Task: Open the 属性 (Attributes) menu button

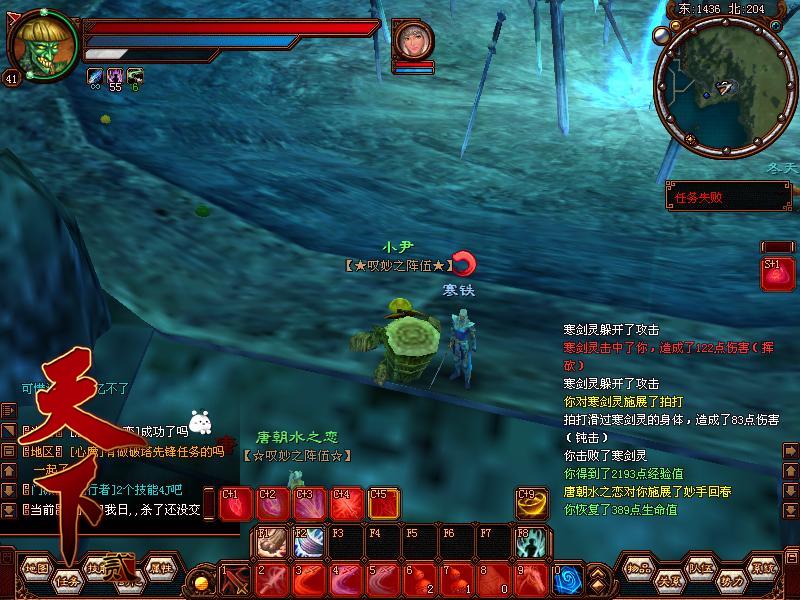Action: [160, 568]
